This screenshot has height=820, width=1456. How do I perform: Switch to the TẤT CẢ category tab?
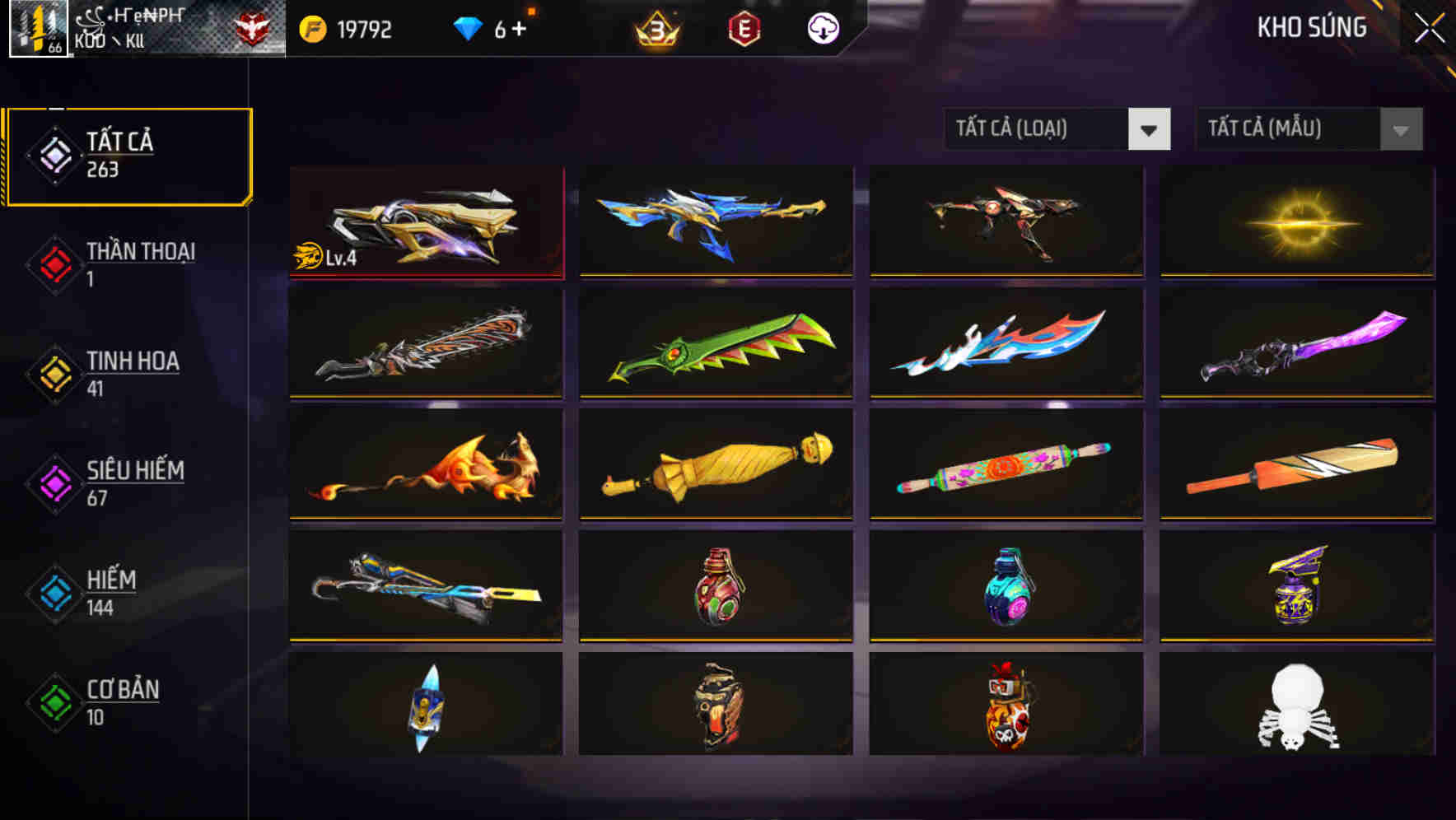(128, 155)
